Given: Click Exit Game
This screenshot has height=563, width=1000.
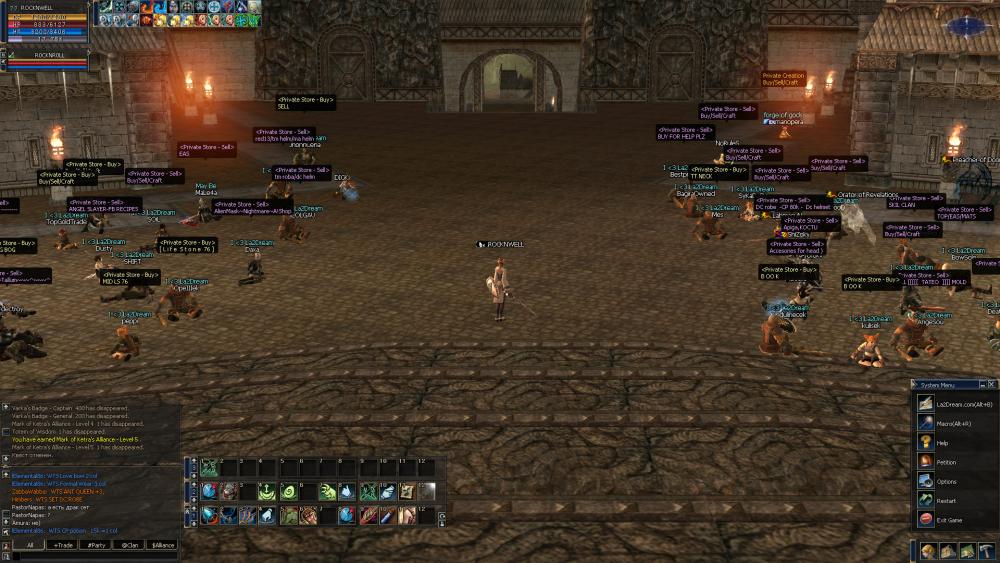Looking at the screenshot, I should pos(950,520).
